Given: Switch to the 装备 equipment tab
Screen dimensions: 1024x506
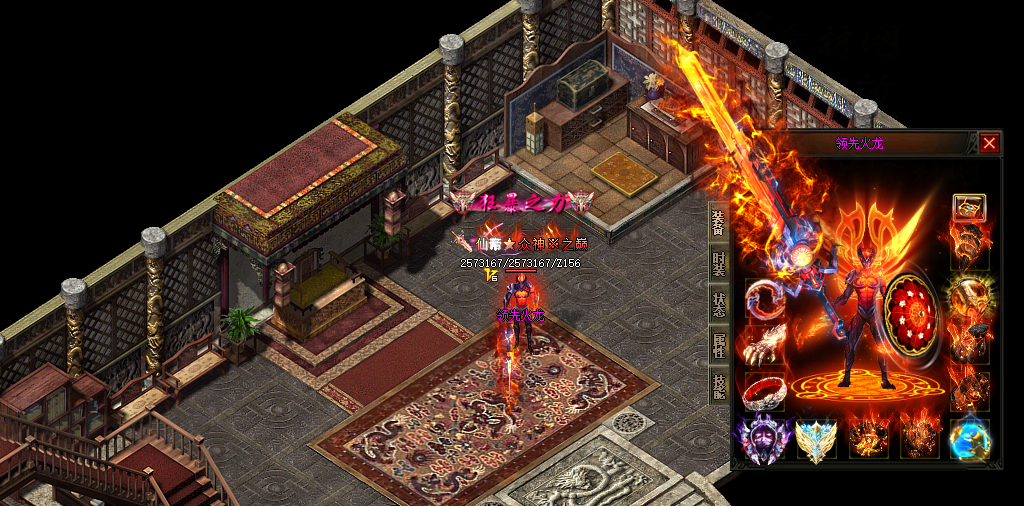Looking at the screenshot, I should click(718, 222).
